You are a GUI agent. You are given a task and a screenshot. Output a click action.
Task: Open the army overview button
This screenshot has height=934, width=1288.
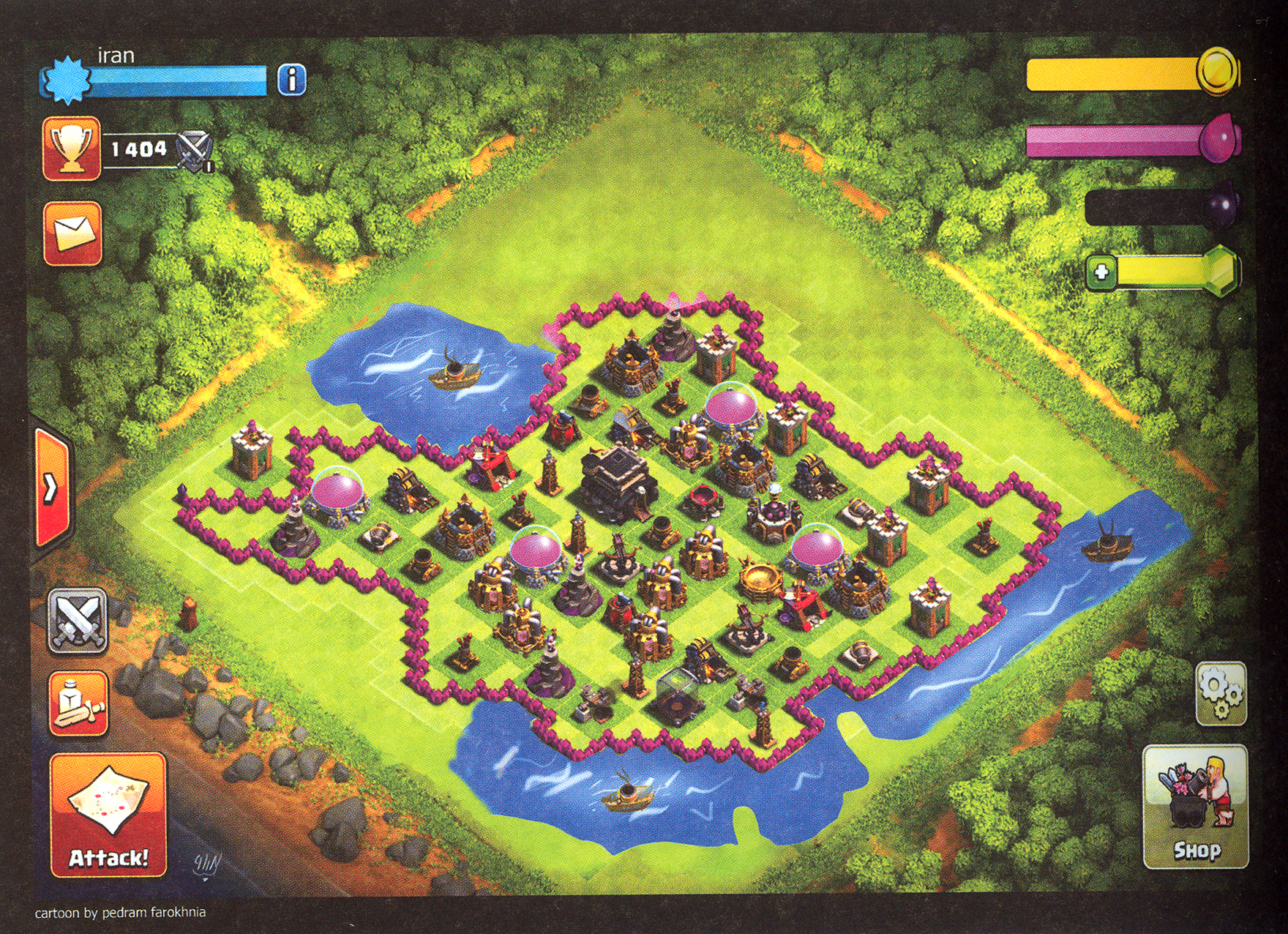78,703
